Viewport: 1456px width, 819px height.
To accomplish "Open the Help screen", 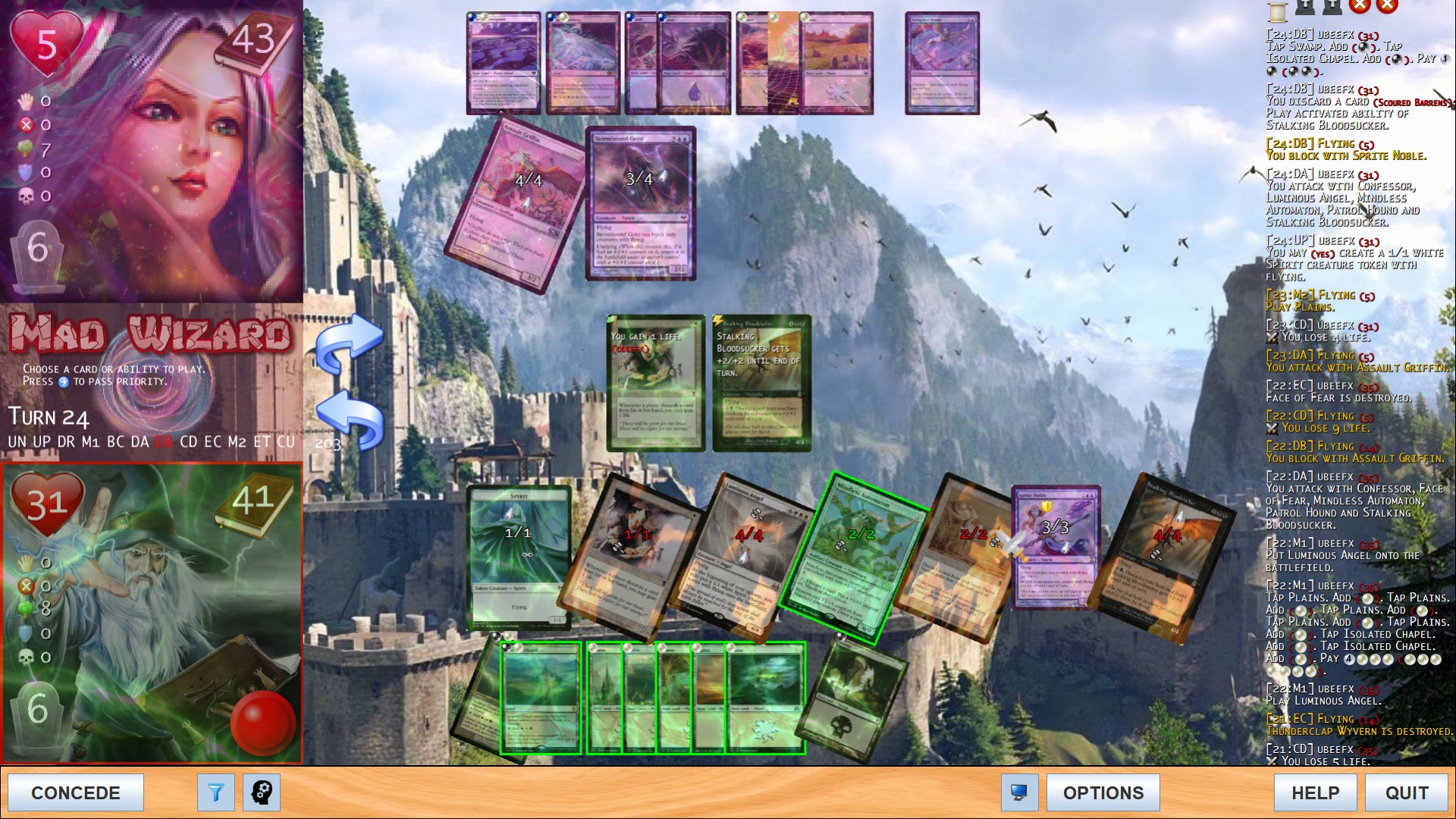I will pos(1315,792).
